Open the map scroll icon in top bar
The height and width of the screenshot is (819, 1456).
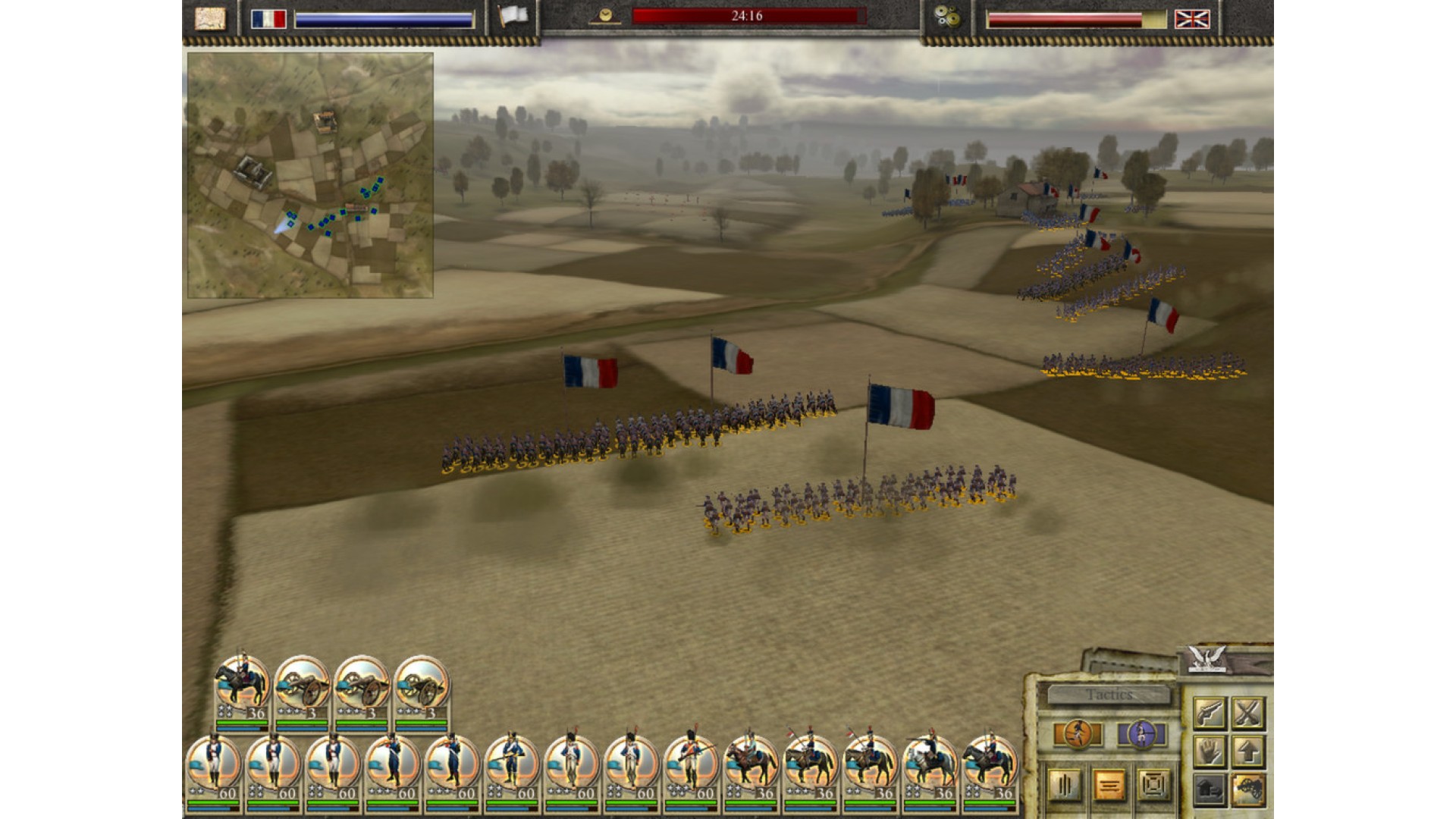[210, 18]
